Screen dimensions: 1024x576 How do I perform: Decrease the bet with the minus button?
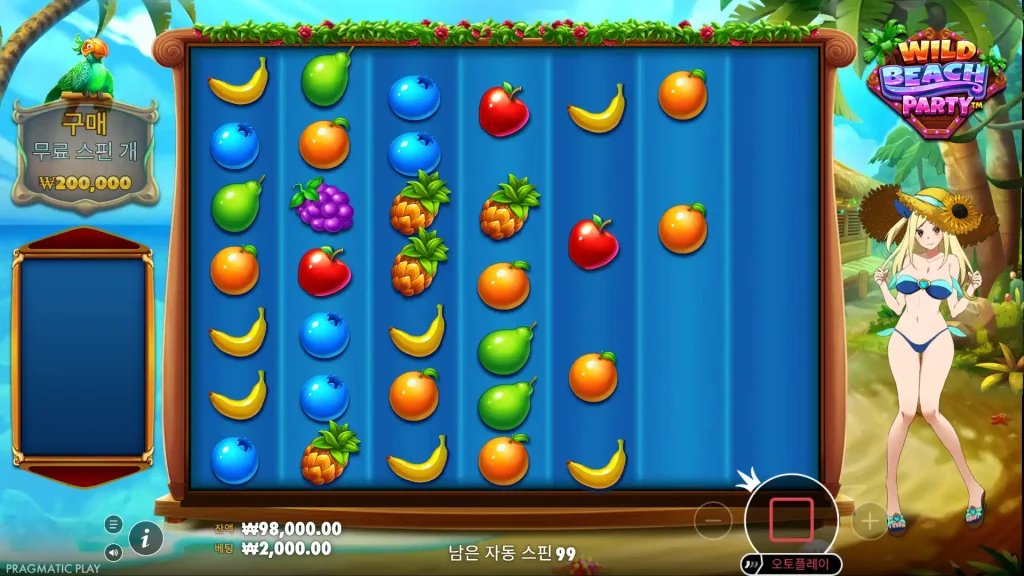pos(713,520)
